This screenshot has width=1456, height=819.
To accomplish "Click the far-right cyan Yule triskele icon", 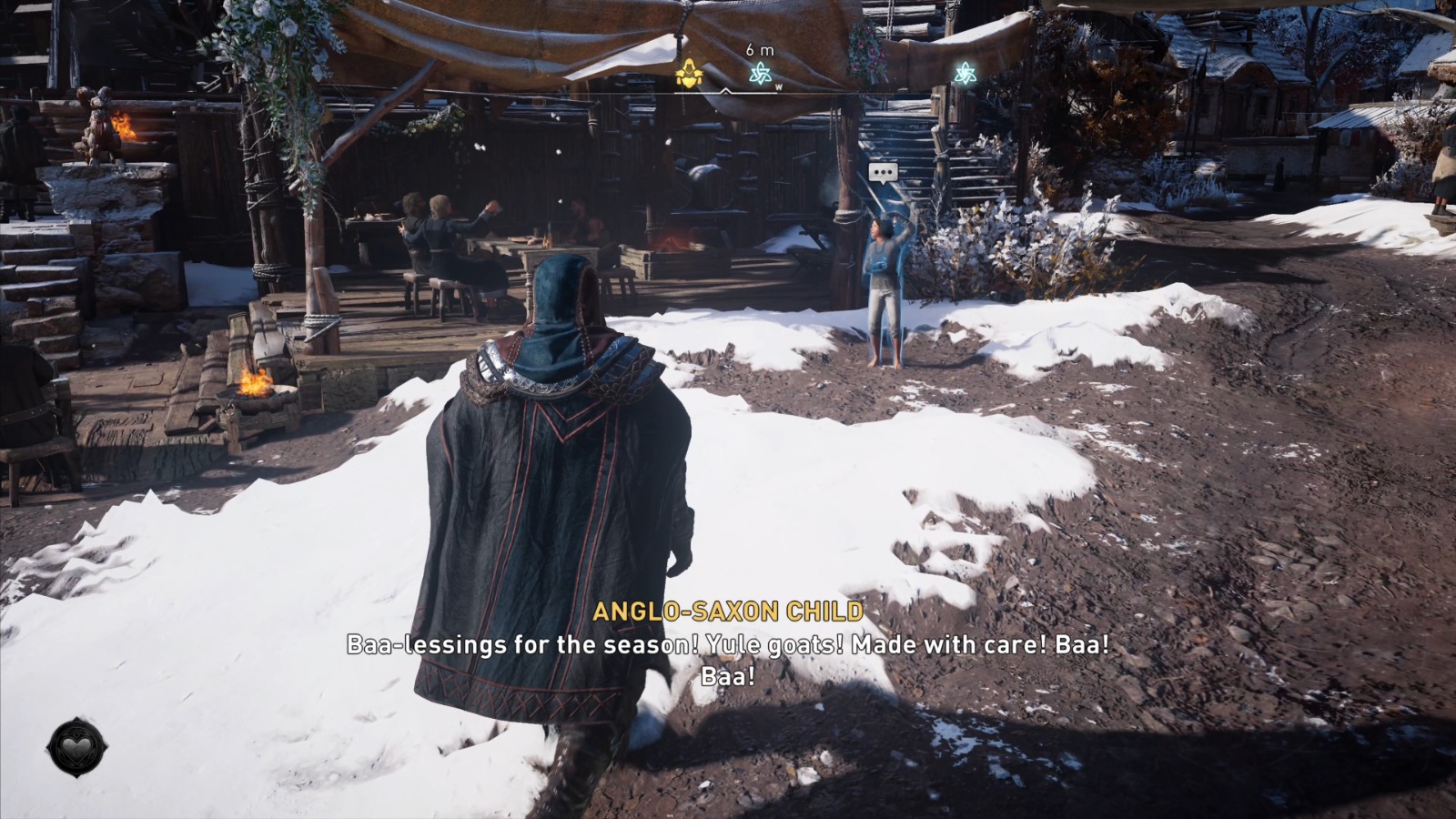I will pyautogui.click(x=967, y=72).
